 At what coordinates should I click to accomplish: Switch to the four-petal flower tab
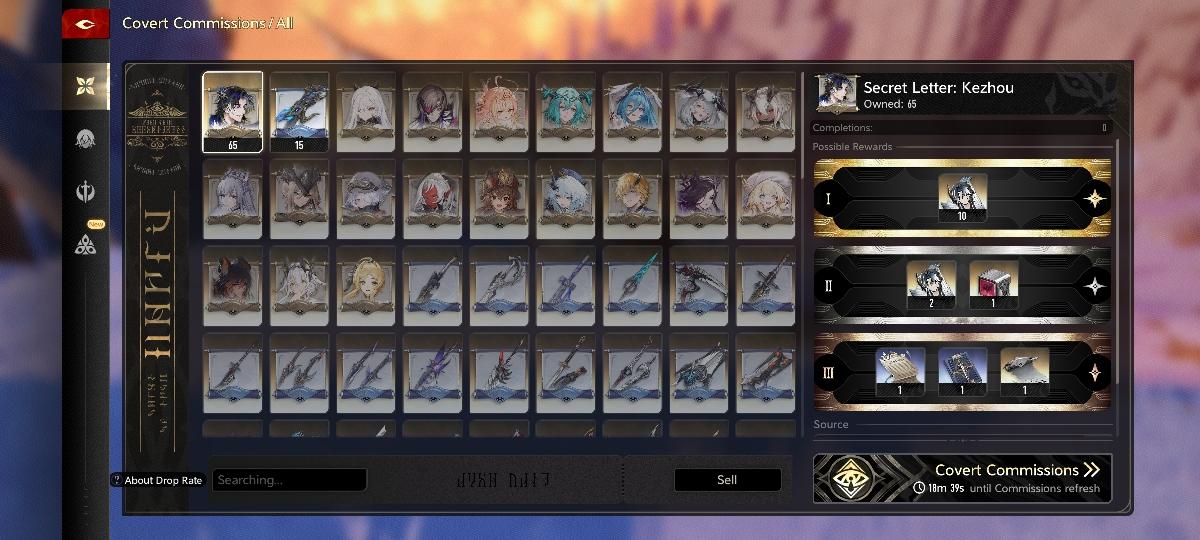point(86,85)
